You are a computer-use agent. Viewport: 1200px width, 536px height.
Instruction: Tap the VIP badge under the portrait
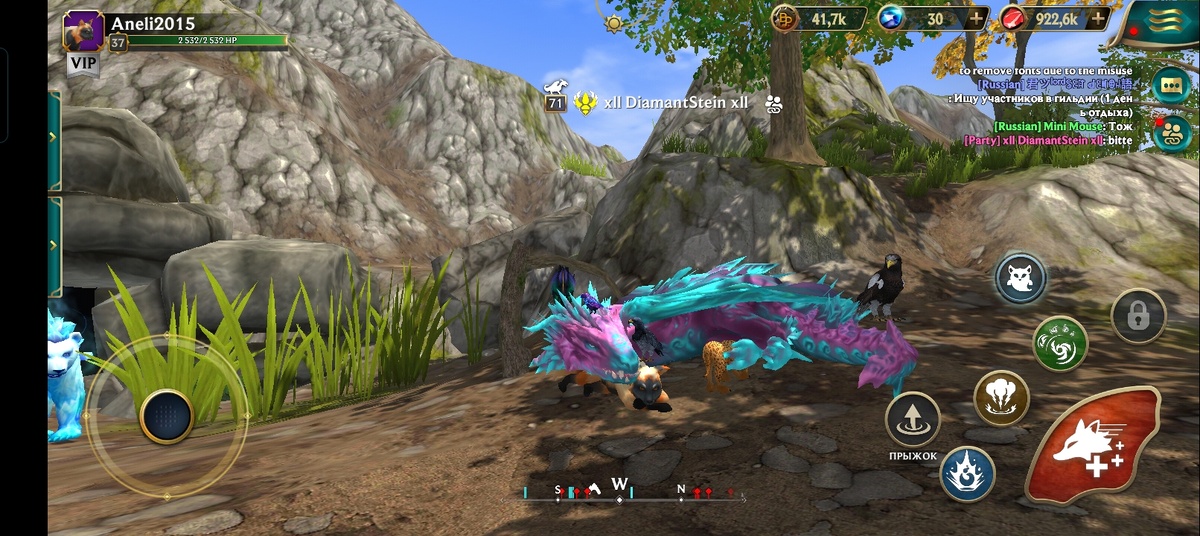83,65
